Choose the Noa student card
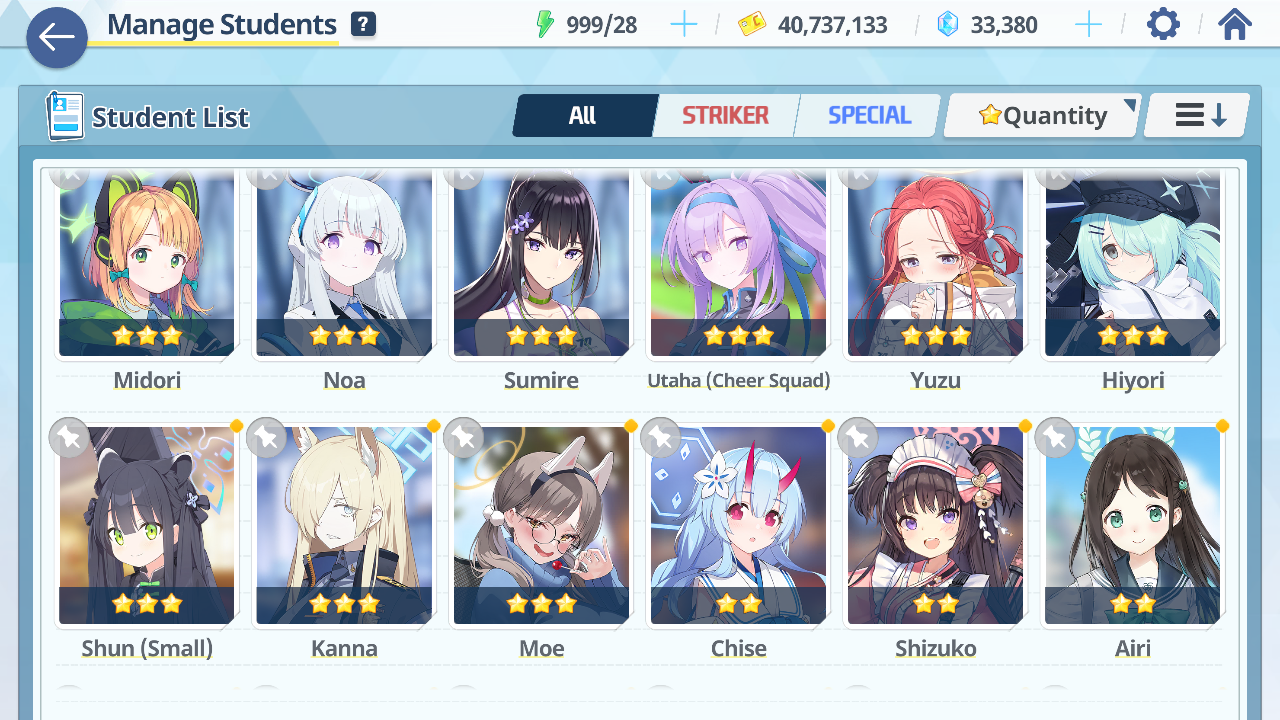The image size is (1280, 720). pyautogui.click(x=344, y=265)
